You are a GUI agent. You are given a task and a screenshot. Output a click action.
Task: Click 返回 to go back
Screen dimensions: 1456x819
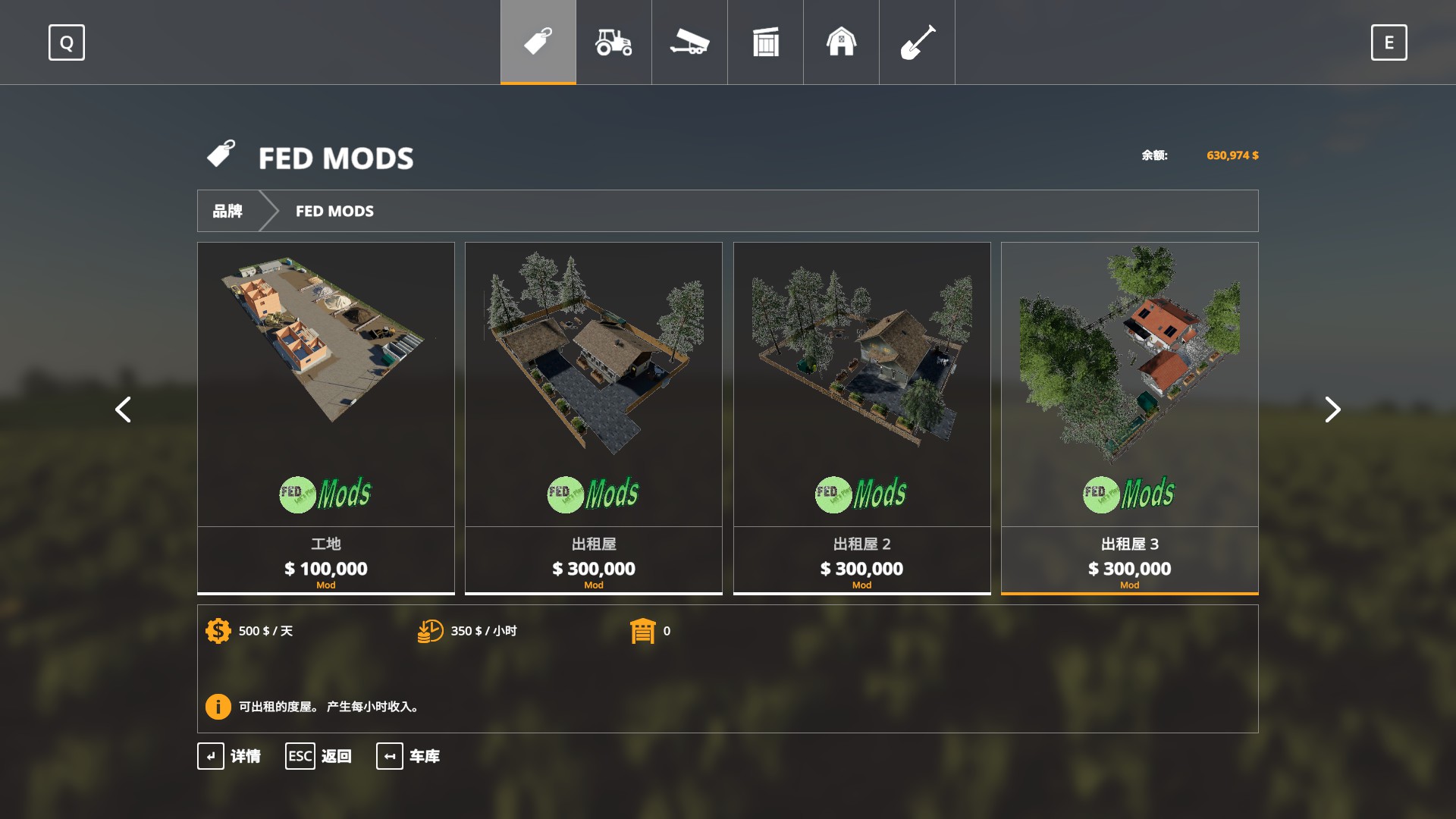319,756
